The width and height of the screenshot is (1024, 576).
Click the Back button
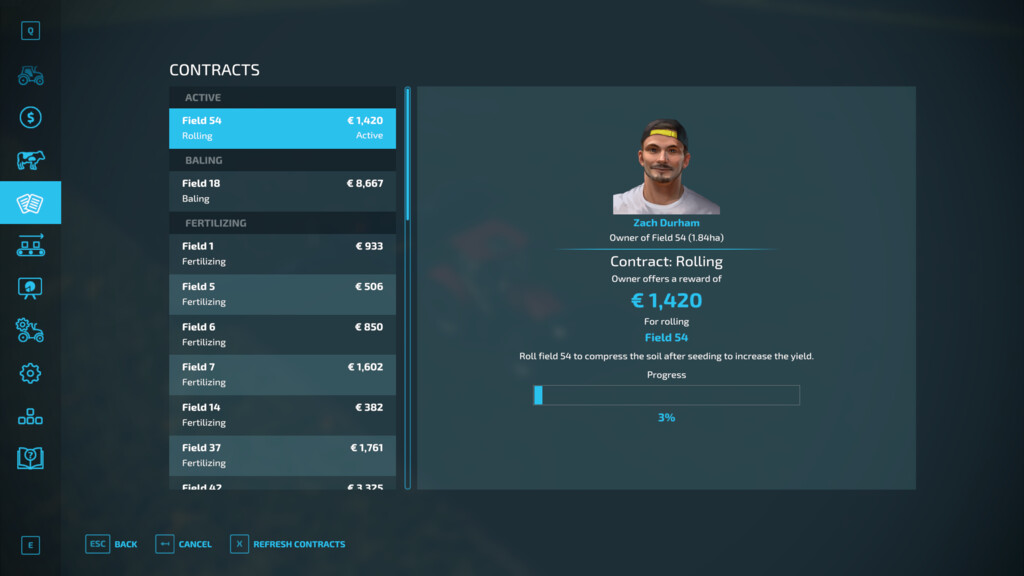click(112, 544)
